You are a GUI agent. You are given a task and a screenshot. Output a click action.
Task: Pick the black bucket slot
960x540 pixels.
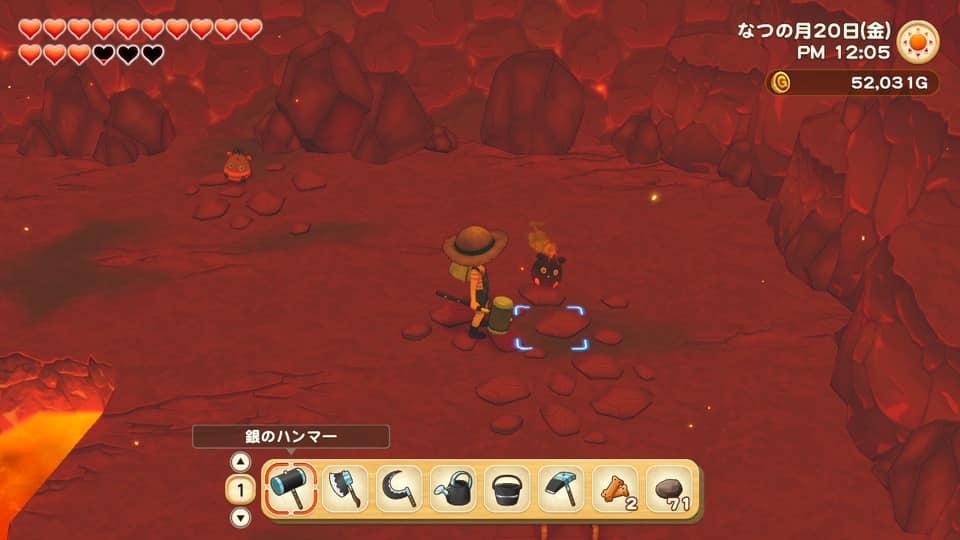coord(508,489)
